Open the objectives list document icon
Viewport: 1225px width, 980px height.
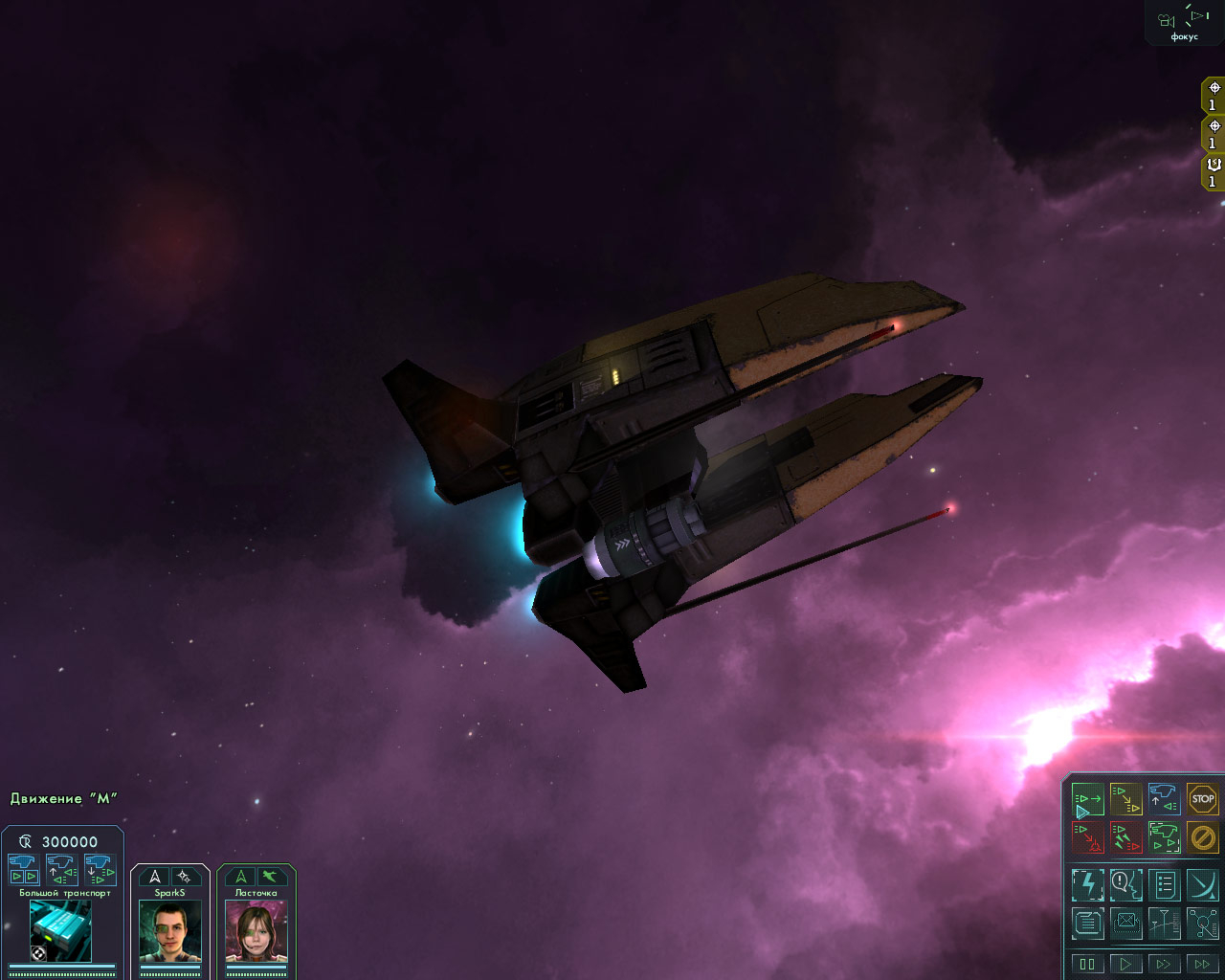pos(1164,884)
